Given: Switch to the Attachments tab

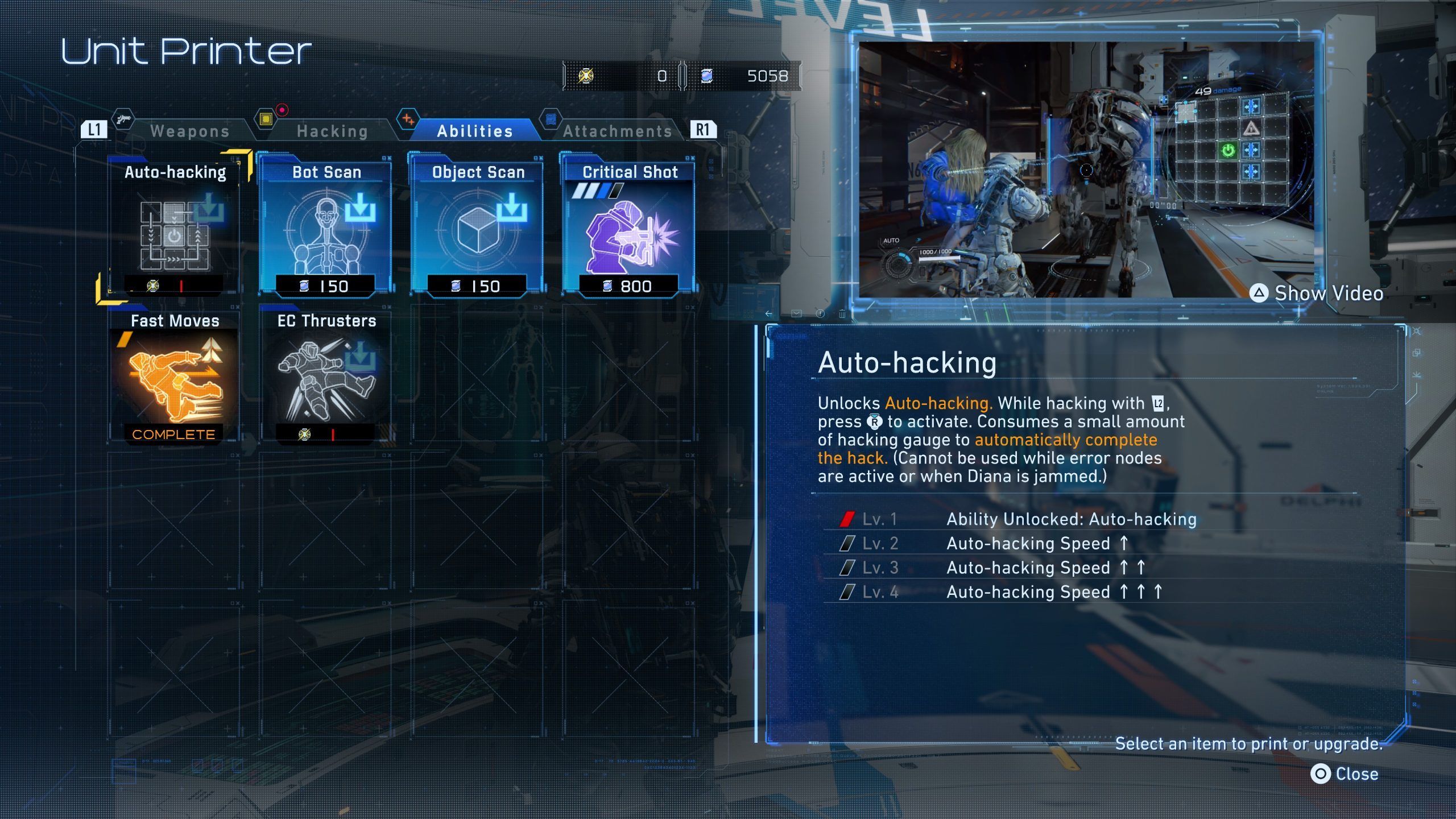Looking at the screenshot, I should click(617, 131).
